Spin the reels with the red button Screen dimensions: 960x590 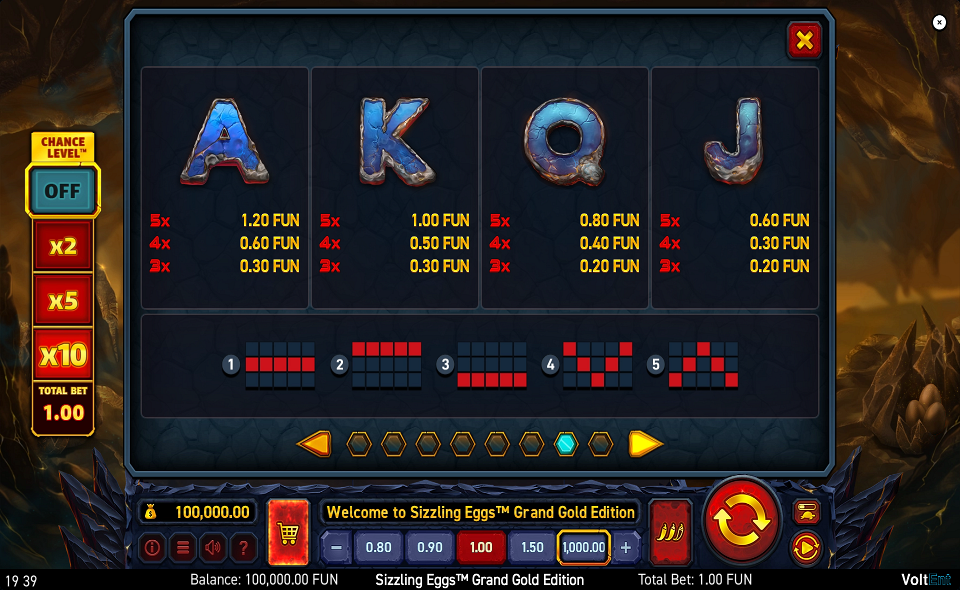point(742,519)
